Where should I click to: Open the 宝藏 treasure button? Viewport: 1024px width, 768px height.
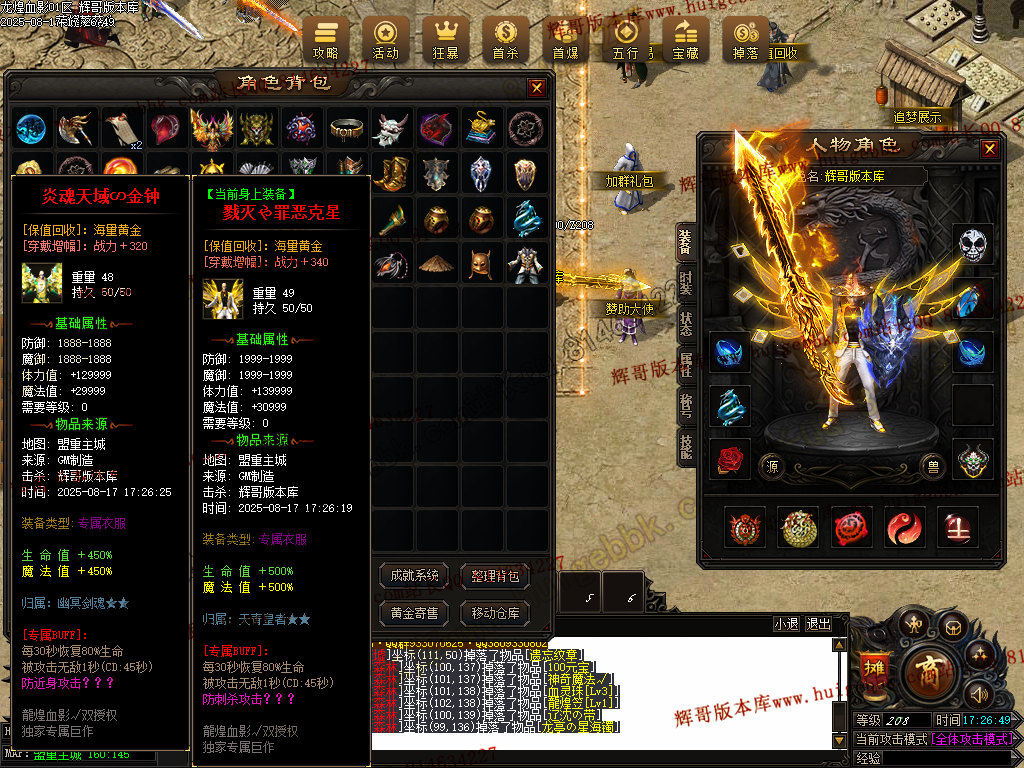[x=685, y=41]
